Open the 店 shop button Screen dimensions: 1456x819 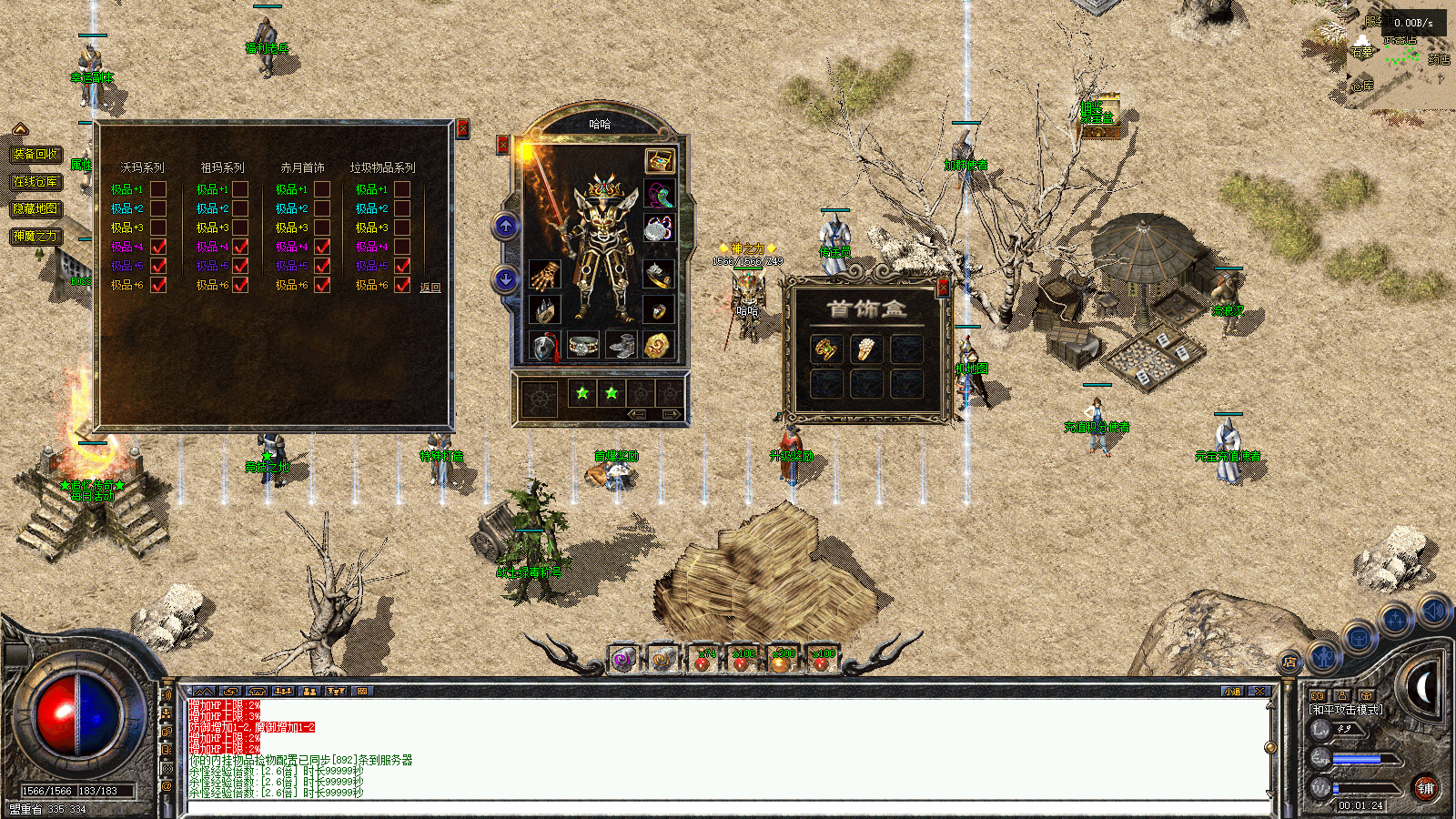[1289, 662]
